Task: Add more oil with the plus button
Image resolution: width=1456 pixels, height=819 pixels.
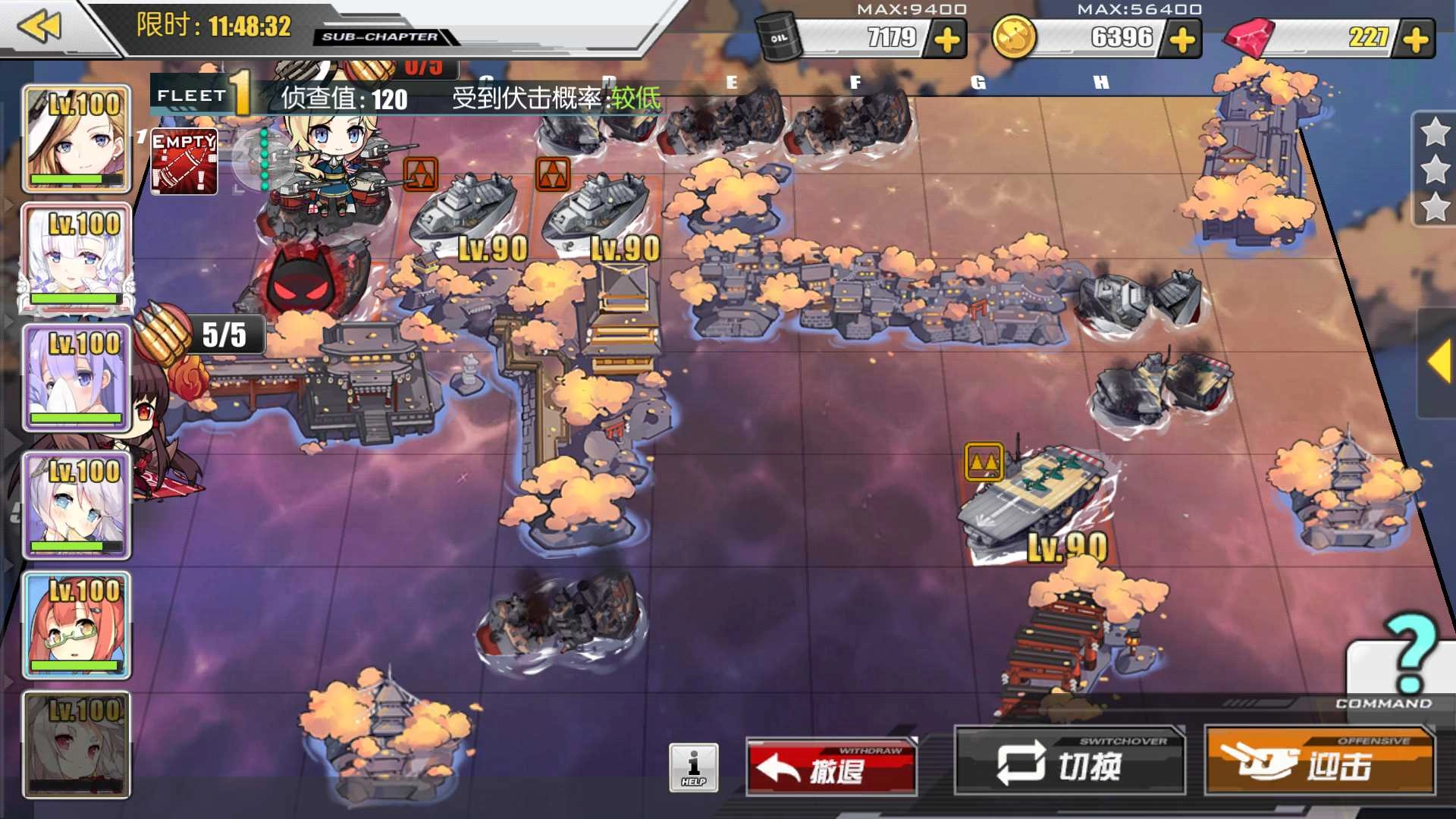Action: 947,39
